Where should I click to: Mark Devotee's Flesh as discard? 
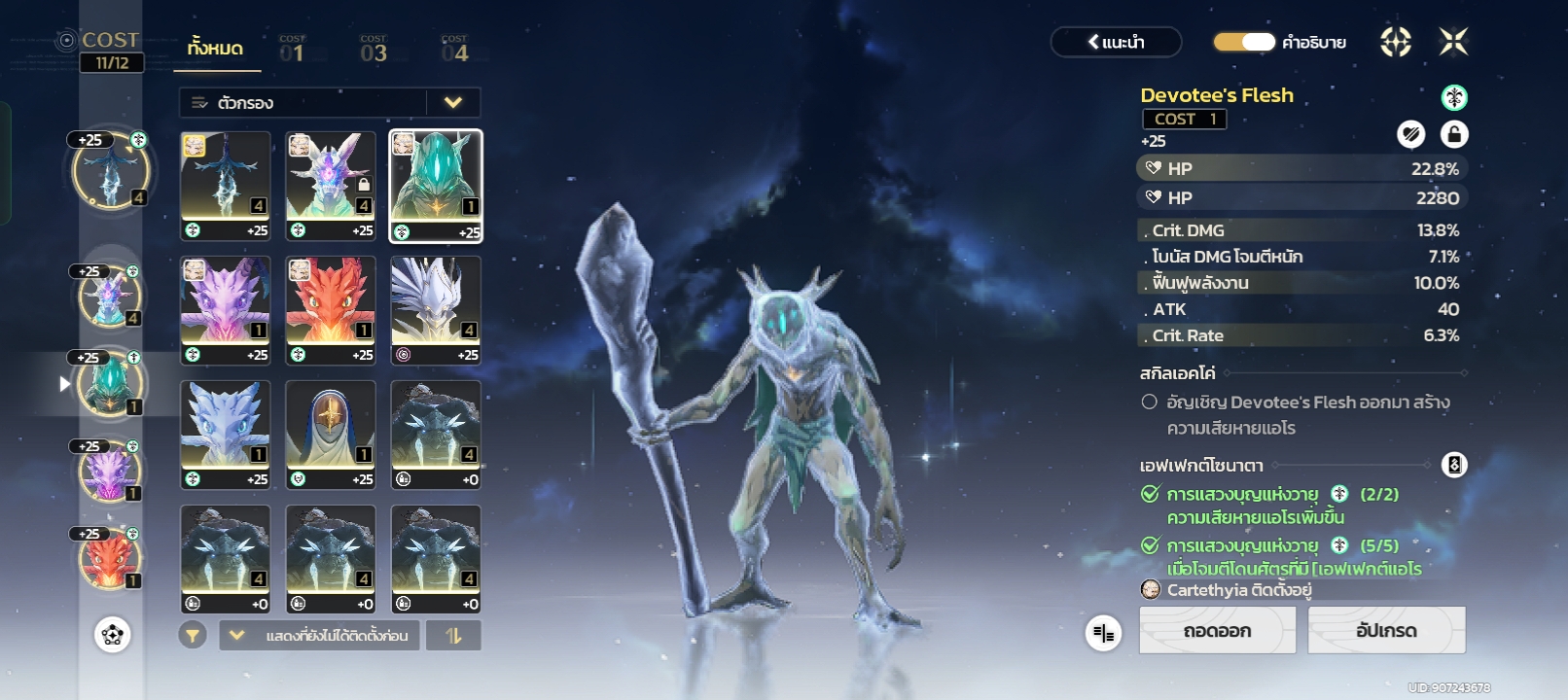pos(1410,134)
